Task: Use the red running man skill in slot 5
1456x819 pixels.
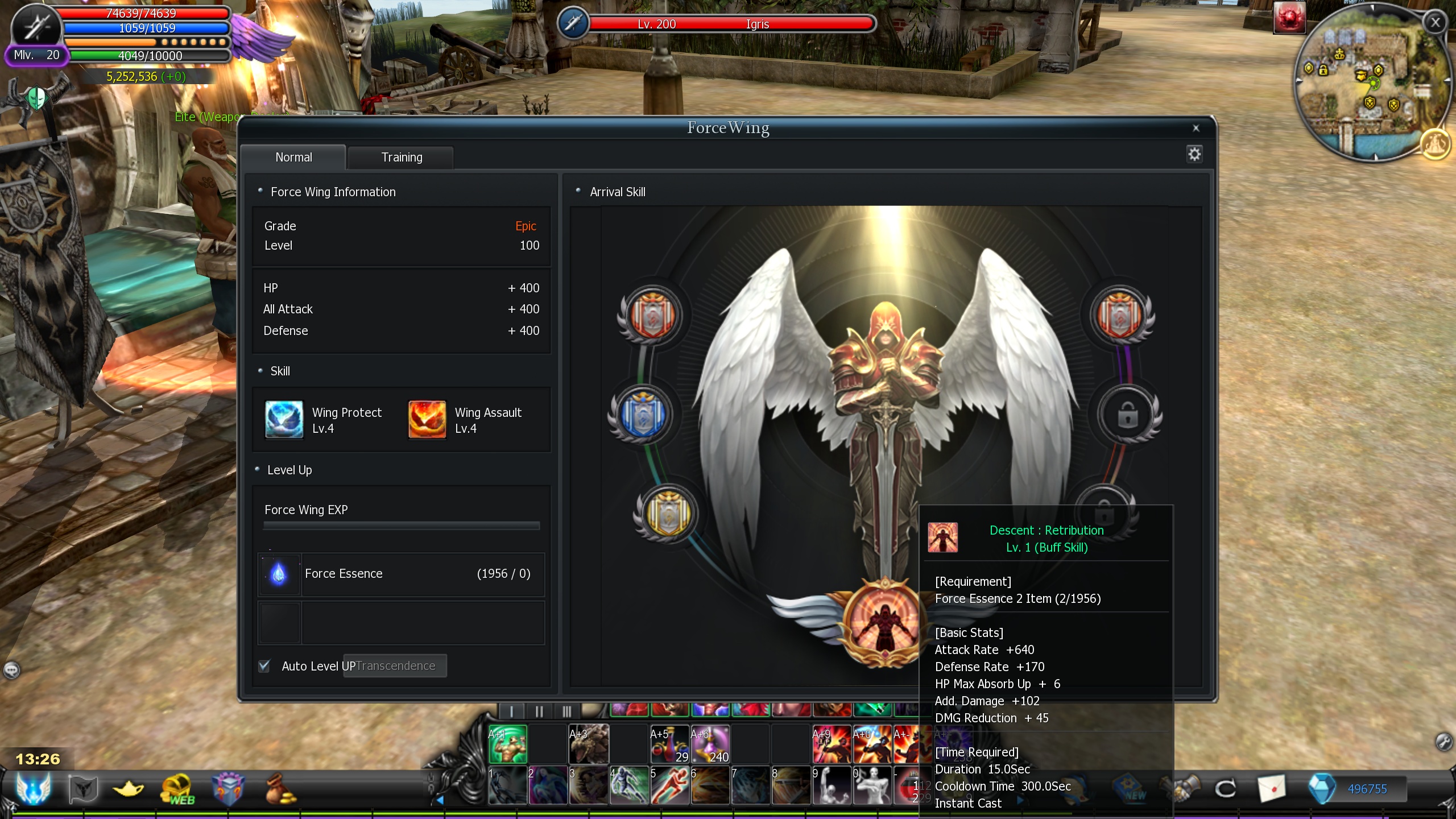Action: pyautogui.click(x=669, y=786)
